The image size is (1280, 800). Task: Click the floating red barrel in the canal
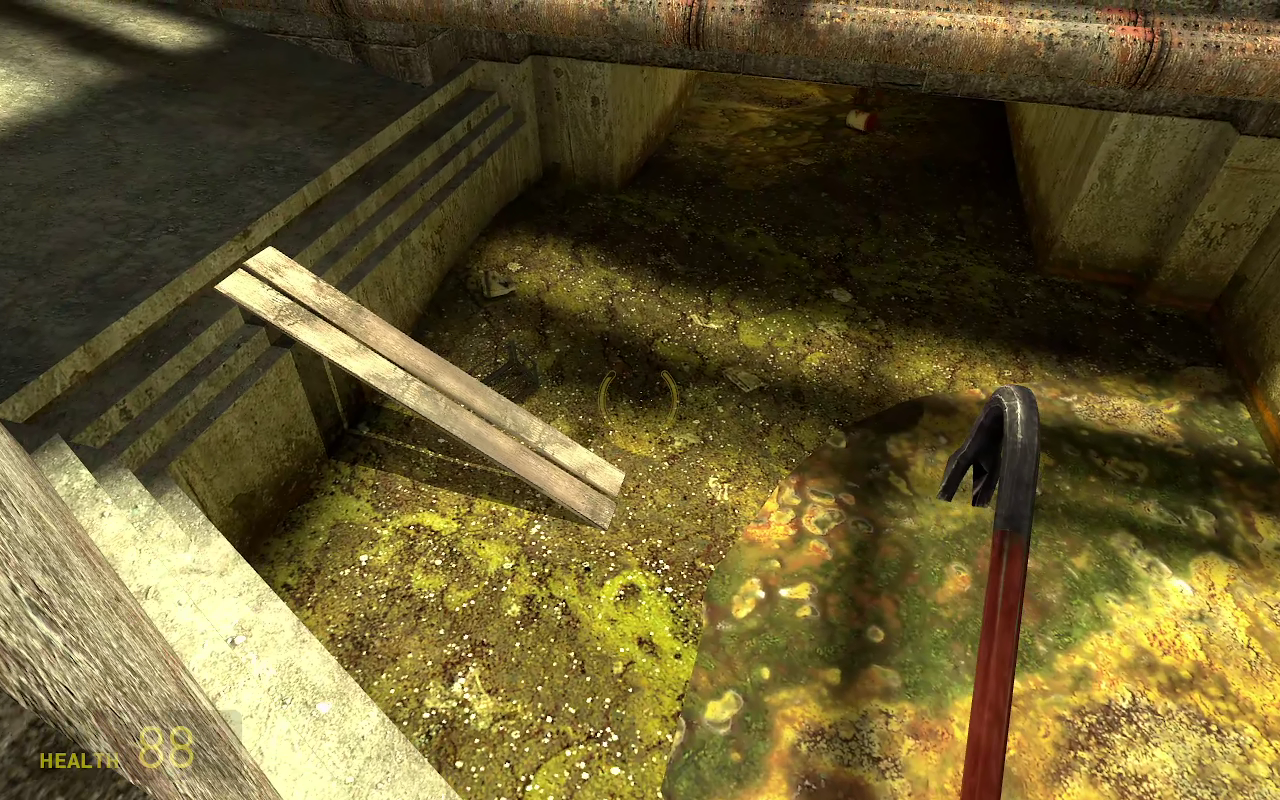click(x=862, y=119)
